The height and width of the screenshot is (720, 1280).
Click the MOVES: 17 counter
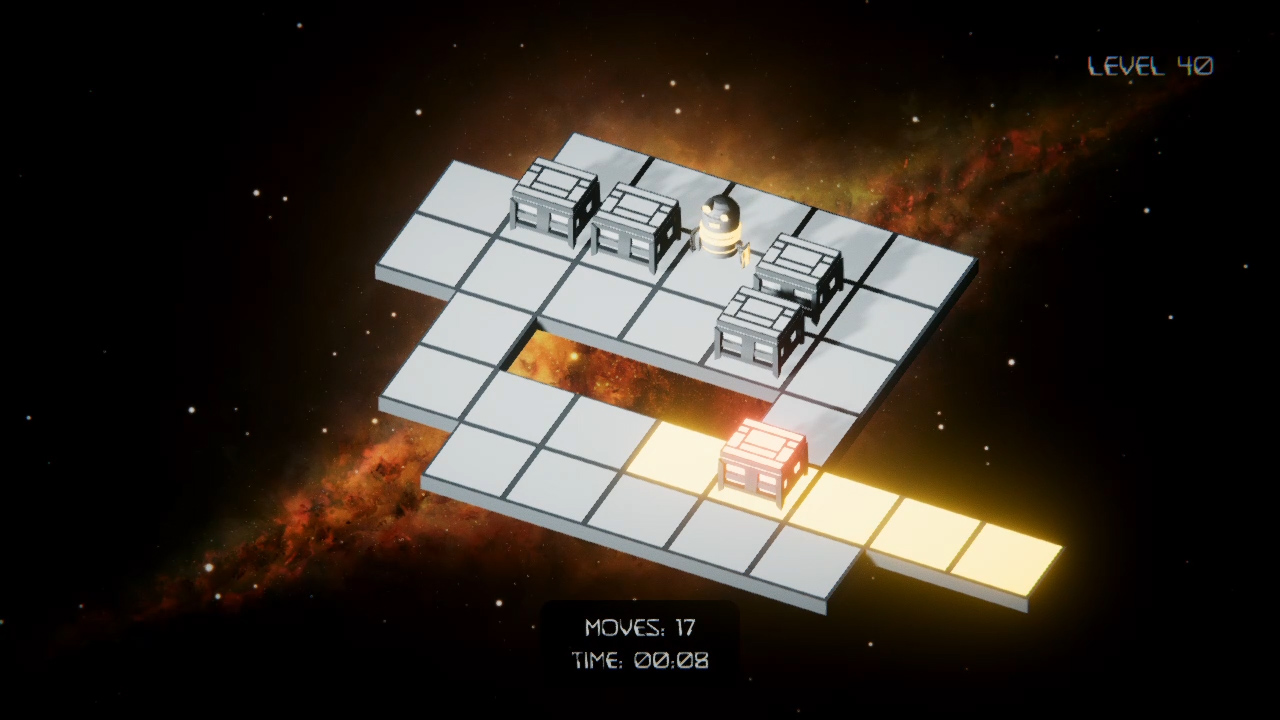click(641, 629)
